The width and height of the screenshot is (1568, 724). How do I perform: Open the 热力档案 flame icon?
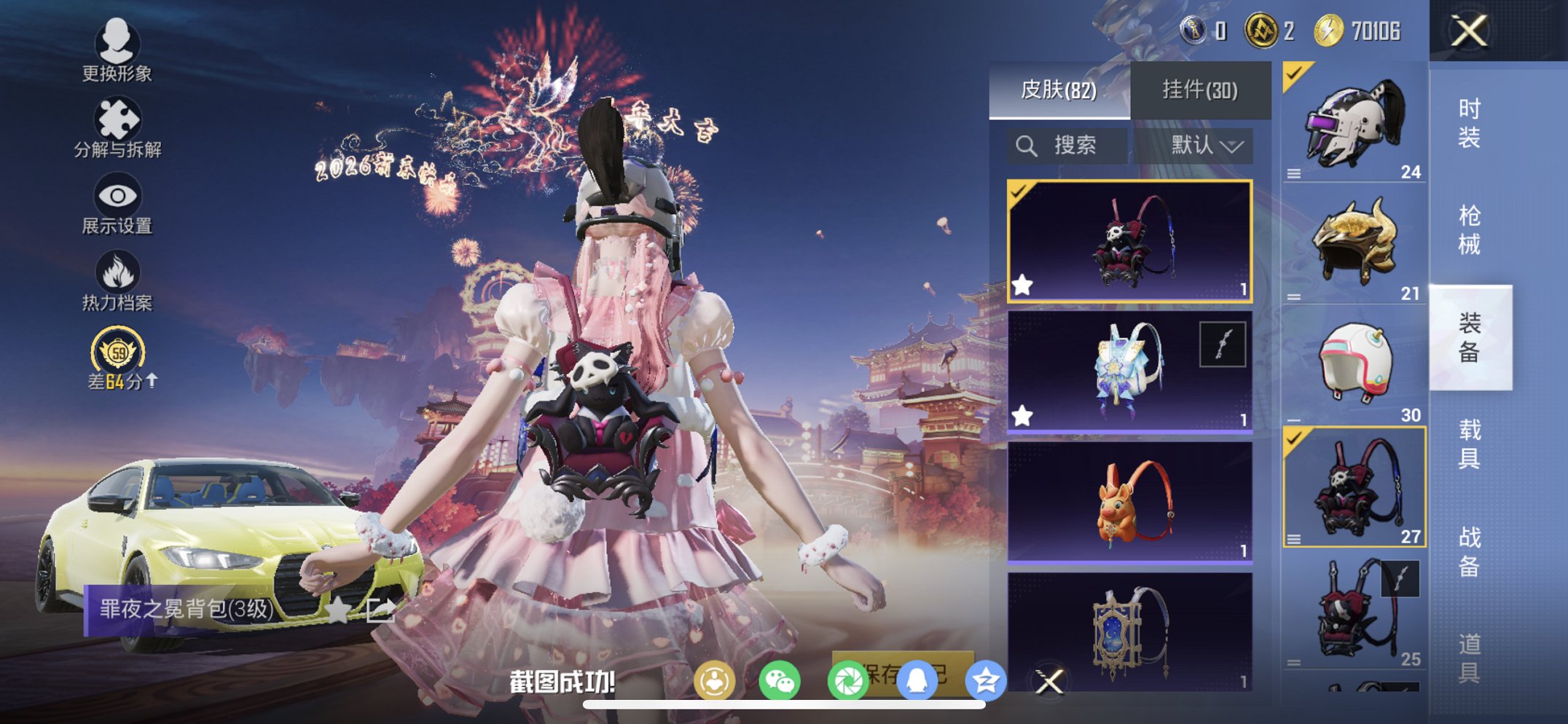click(119, 272)
